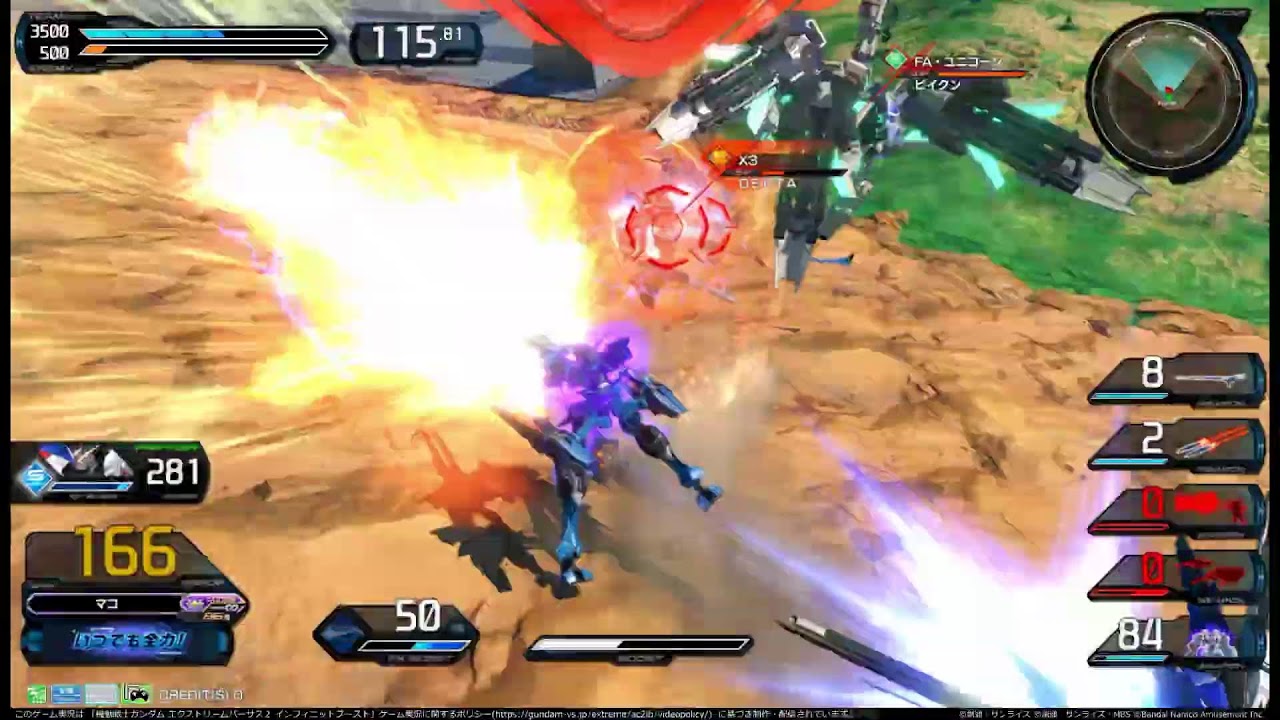This screenshot has height=720, width=1280.
Task: Select the red missile weapon slot showing 2
Action: point(1178,444)
